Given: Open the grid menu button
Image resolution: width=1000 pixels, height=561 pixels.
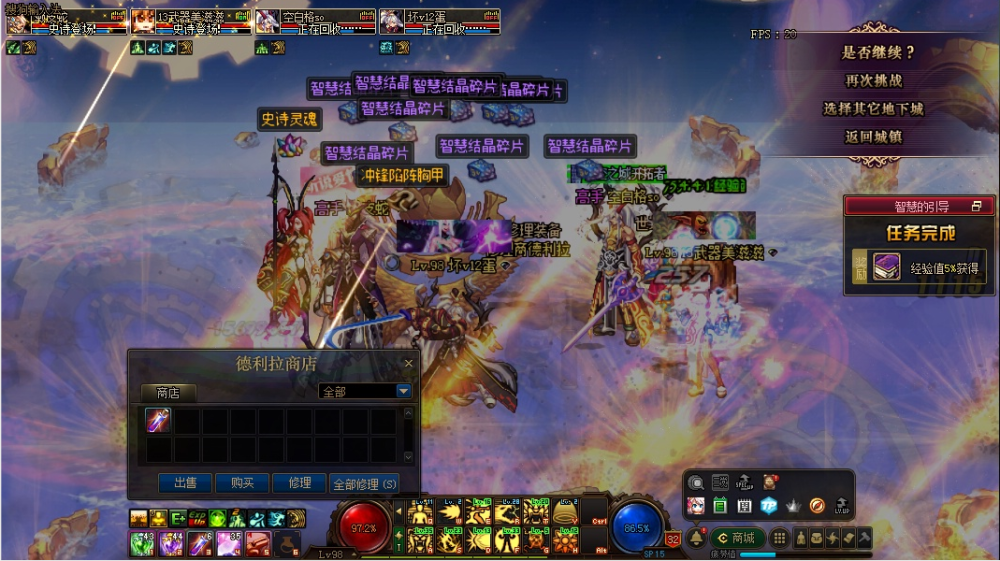Looking at the screenshot, I should [779, 538].
